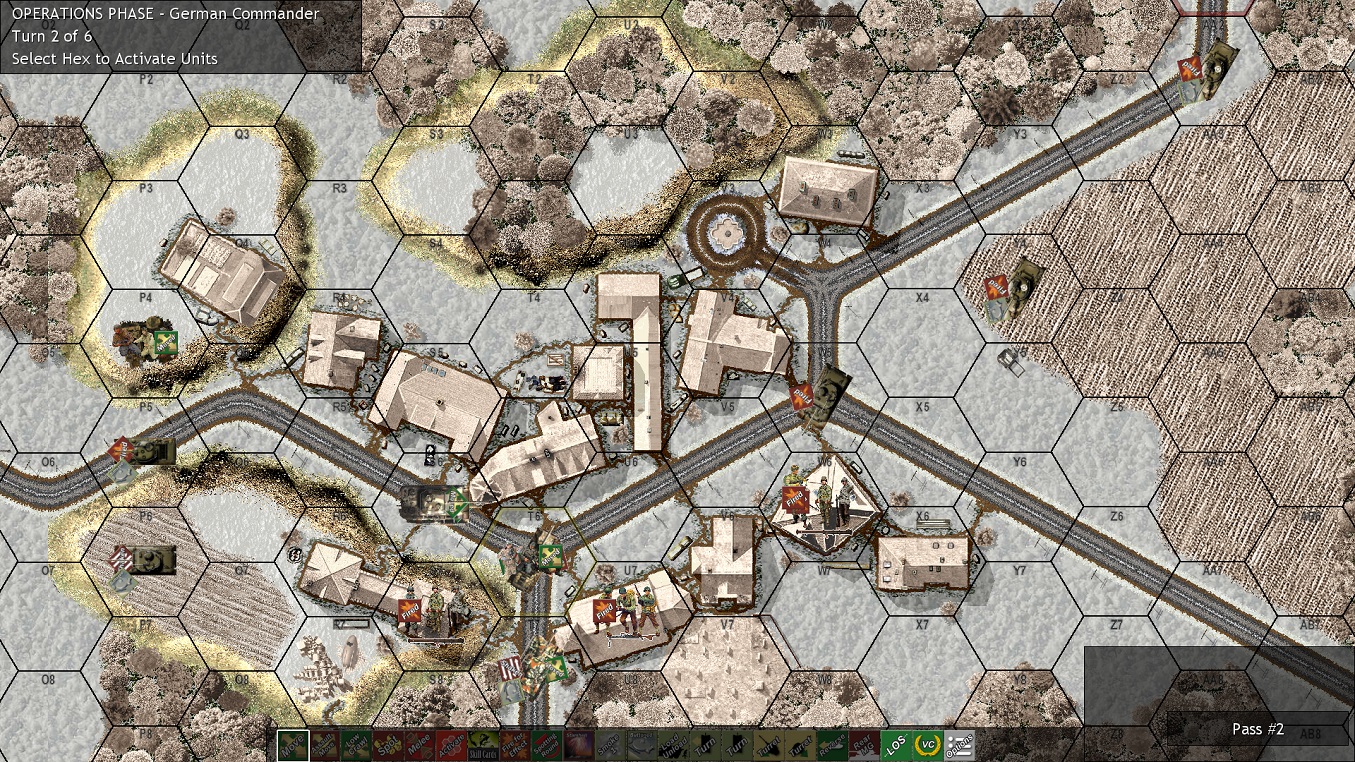Click the Load/Unload icon

[671, 744]
